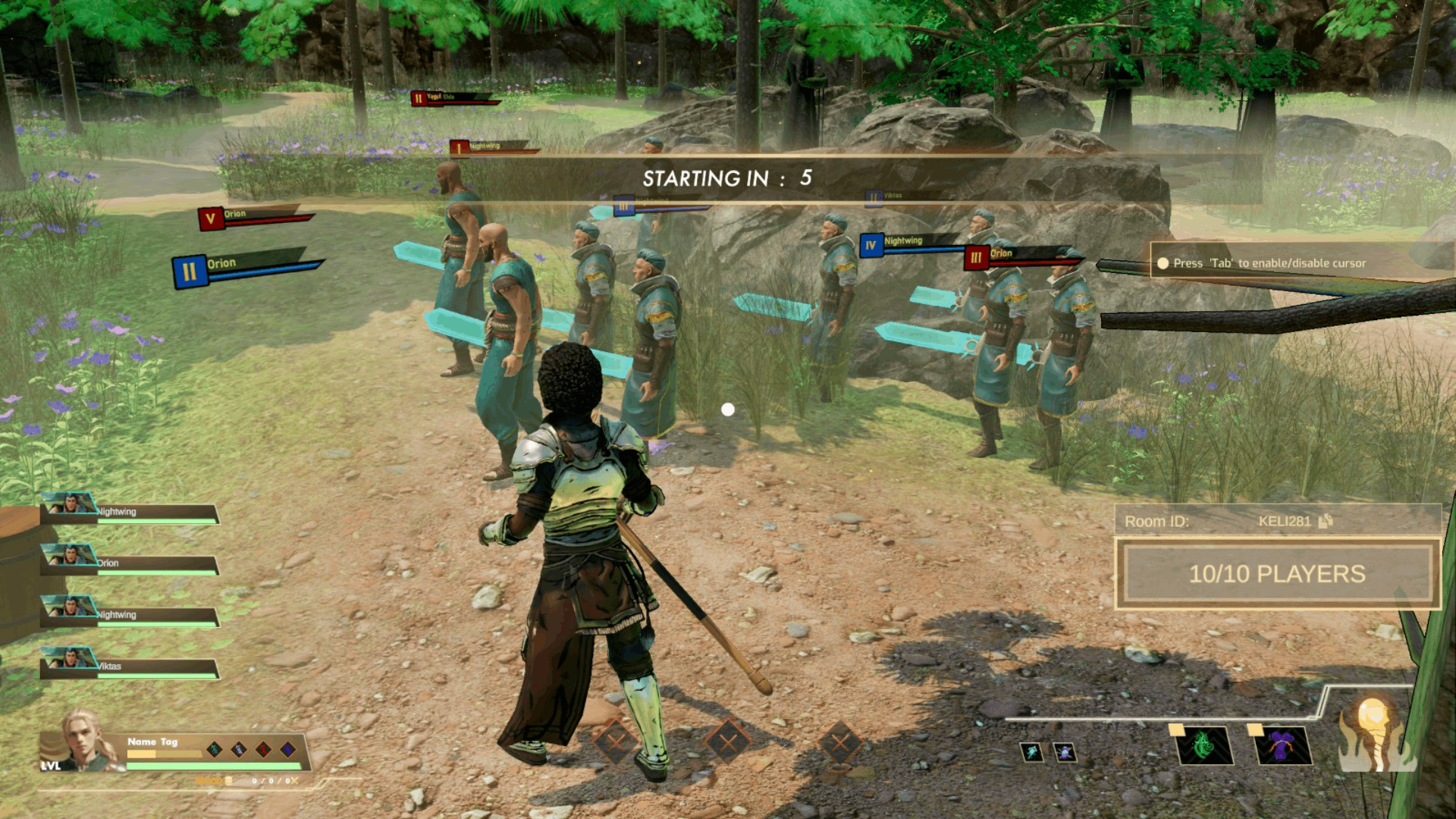Trigger the golden flaming orb ultimate
The height and width of the screenshot is (819, 1456).
[1373, 736]
